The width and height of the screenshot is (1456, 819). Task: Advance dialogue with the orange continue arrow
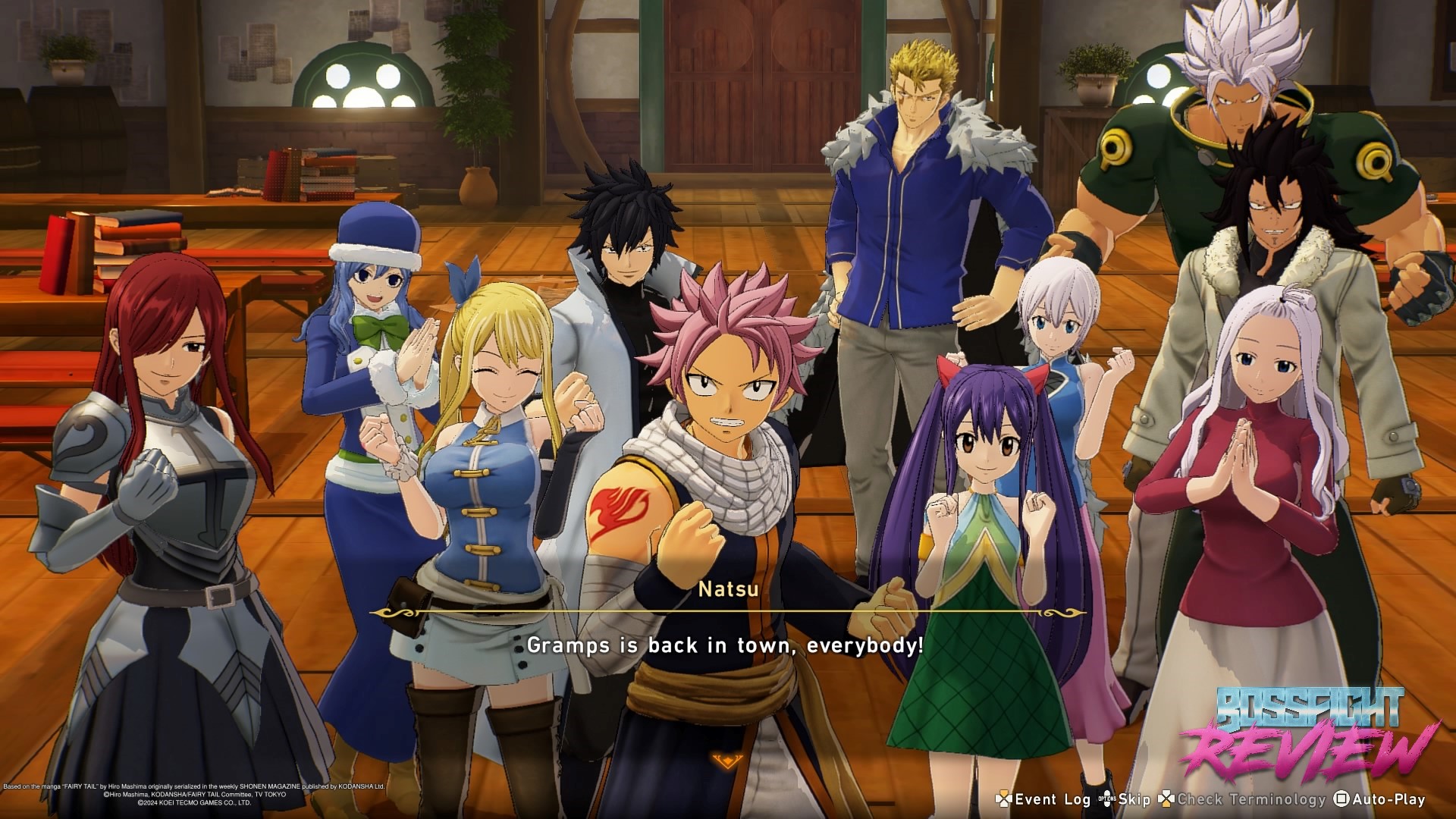pyautogui.click(x=726, y=760)
